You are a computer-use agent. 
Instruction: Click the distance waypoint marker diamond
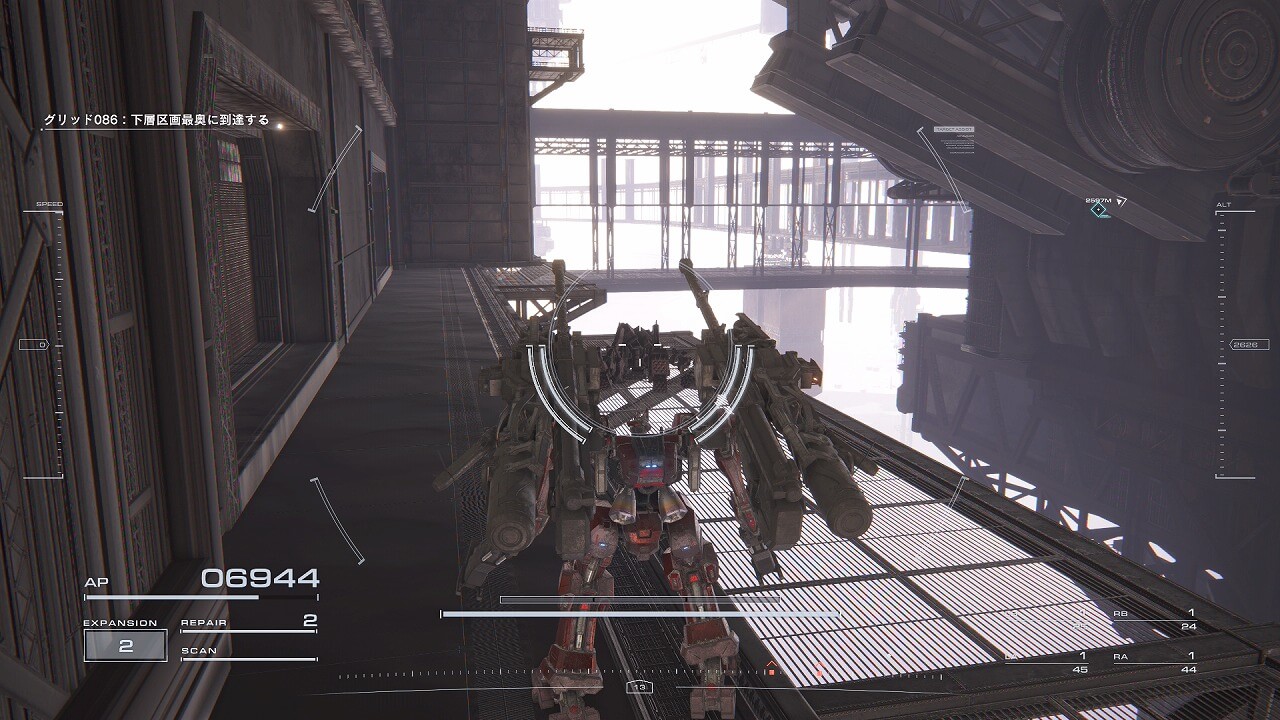click(1100, 210)
